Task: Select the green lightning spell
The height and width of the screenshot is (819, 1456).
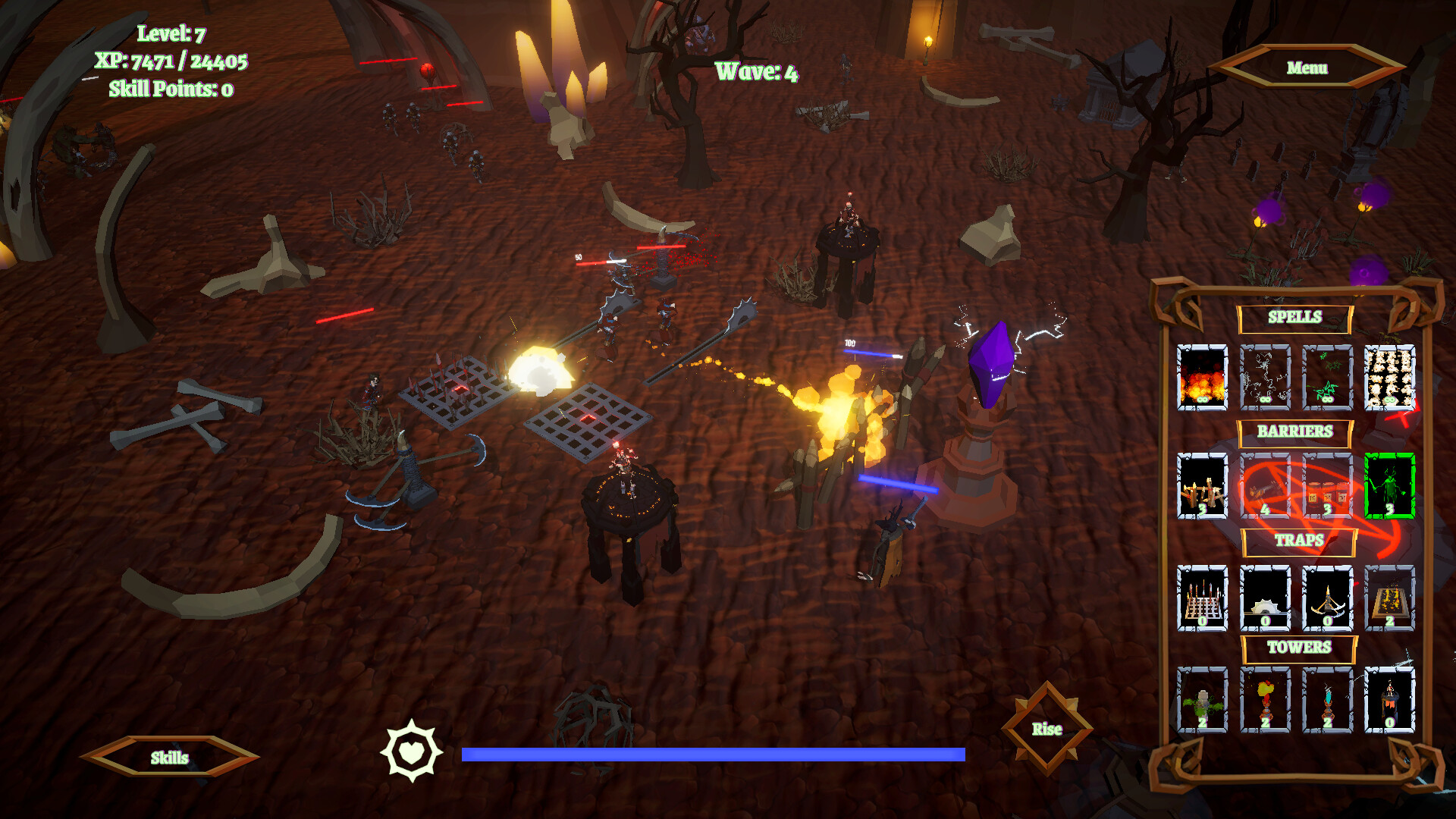Action: [x=1327, y=378]
